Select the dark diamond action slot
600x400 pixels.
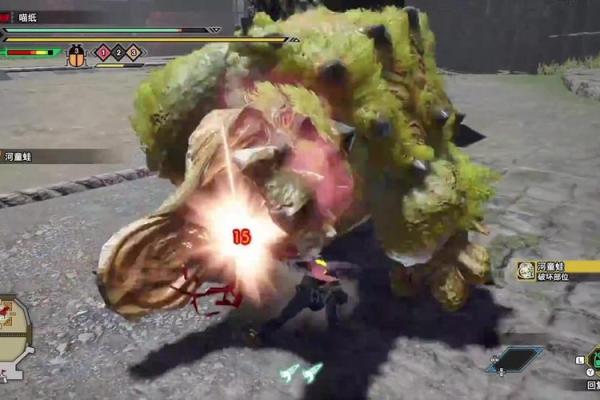pyautogui.click(x=514, y=360)
